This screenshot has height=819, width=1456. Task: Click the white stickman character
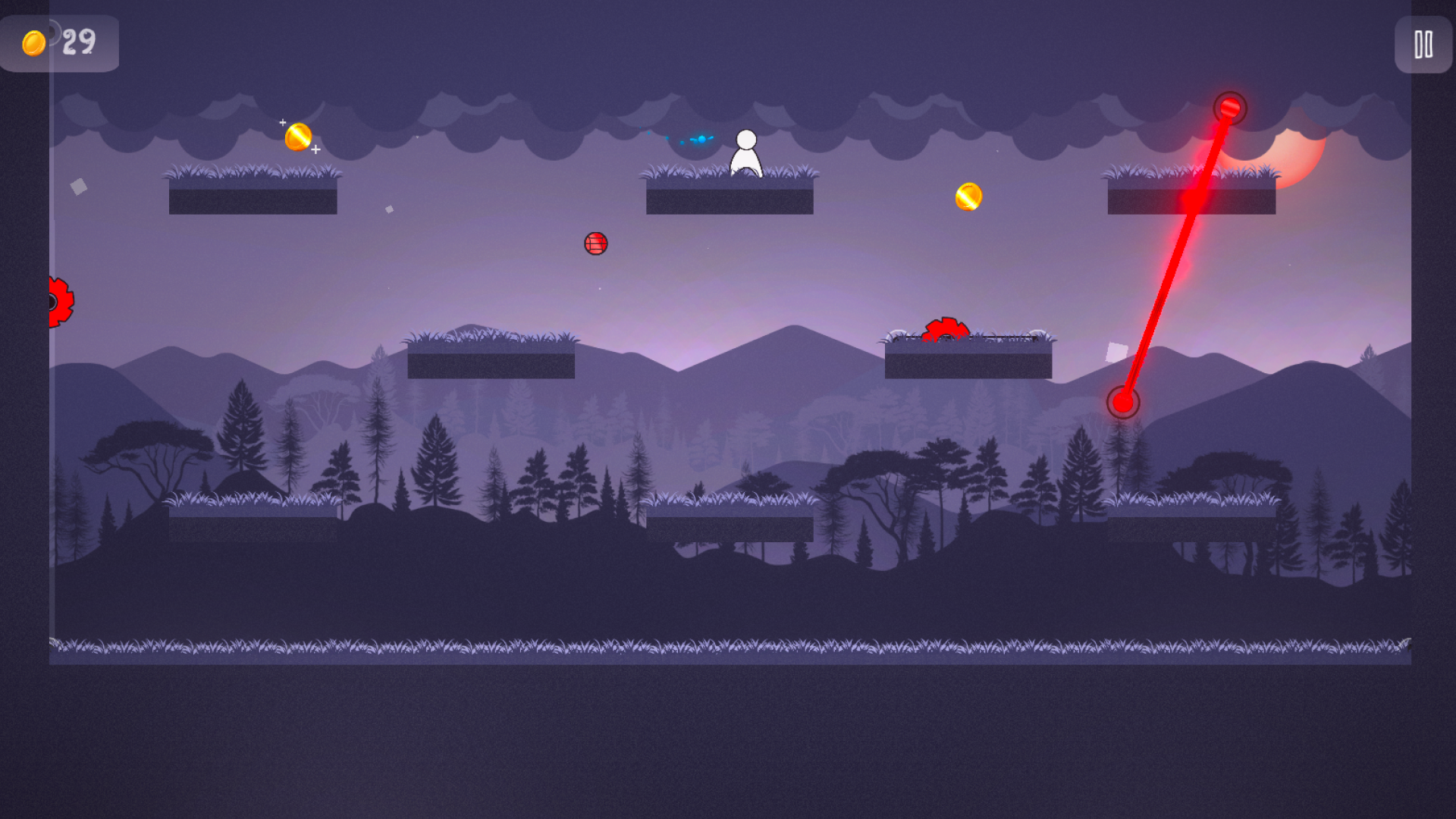tap(745, 154)
